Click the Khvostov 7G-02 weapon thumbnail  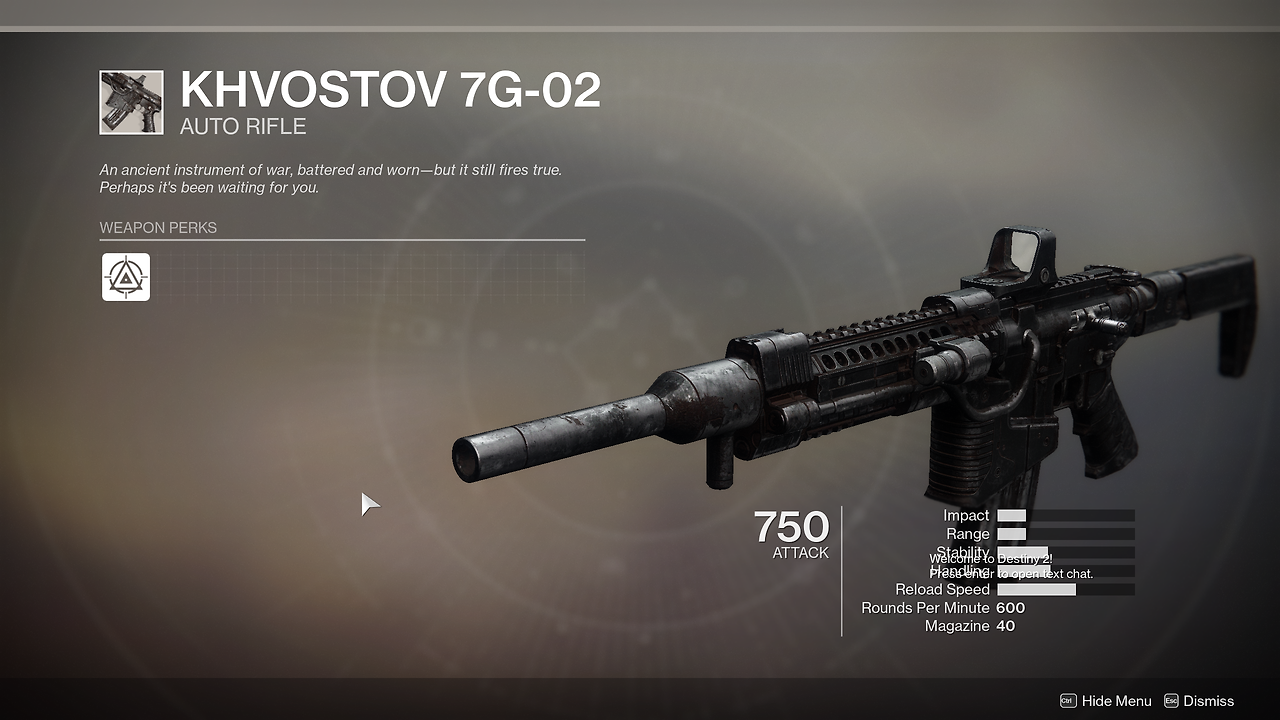pyautogui.click(x=131, y=102)
